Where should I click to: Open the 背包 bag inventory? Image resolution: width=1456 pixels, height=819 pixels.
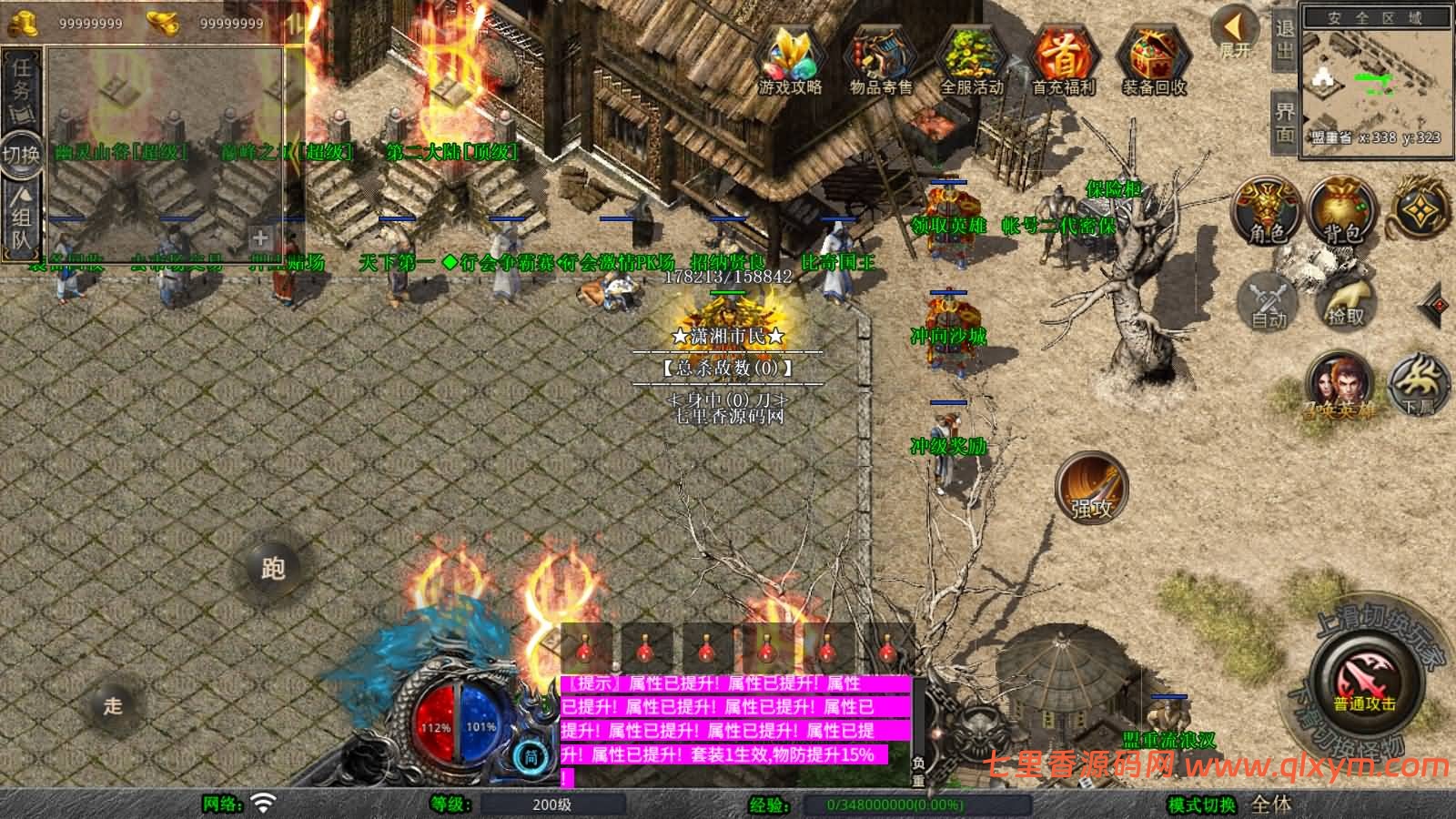[1342, 211]
